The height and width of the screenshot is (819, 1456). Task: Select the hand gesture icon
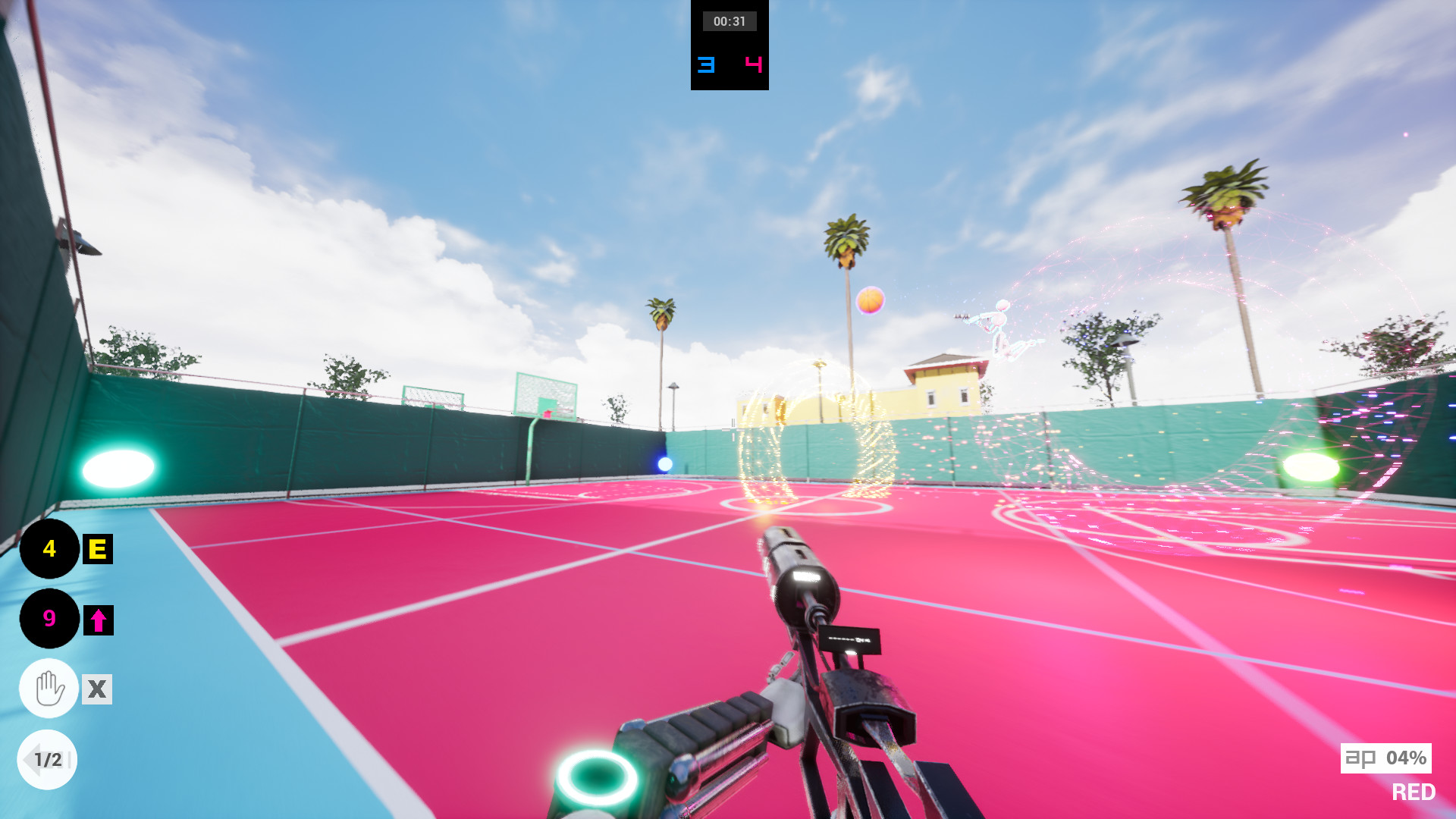pos(48,689)
